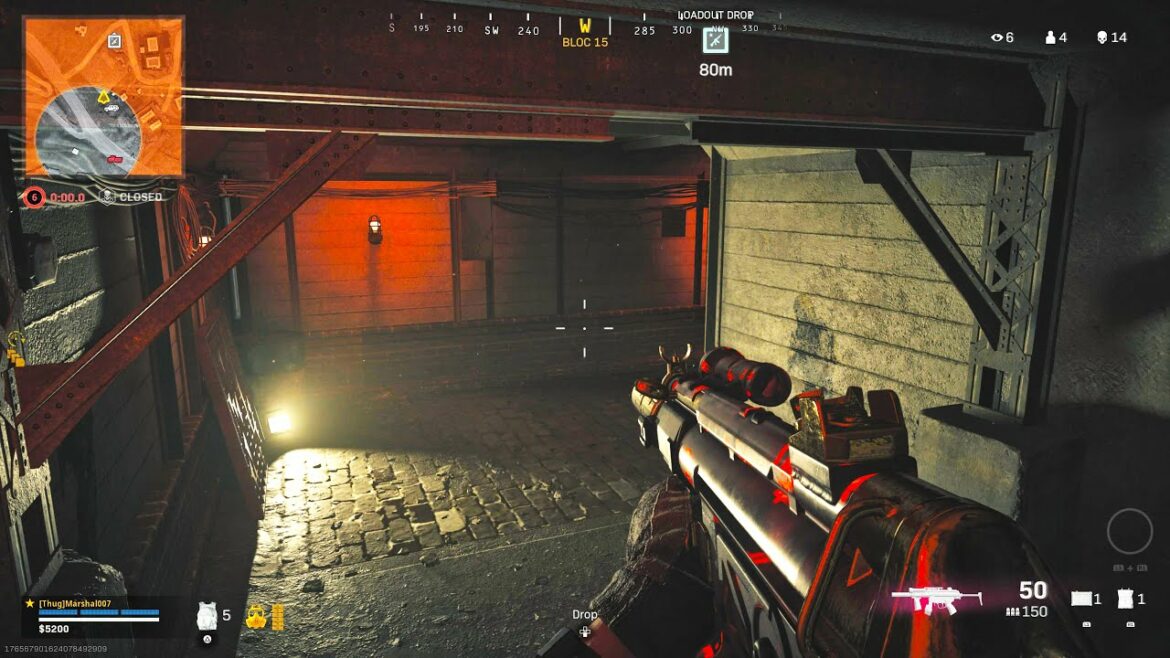The width and height of the screenshot is (1170, 658).
Task: Select the Loadout Drop marker on the compass
Action: point(715,40)
